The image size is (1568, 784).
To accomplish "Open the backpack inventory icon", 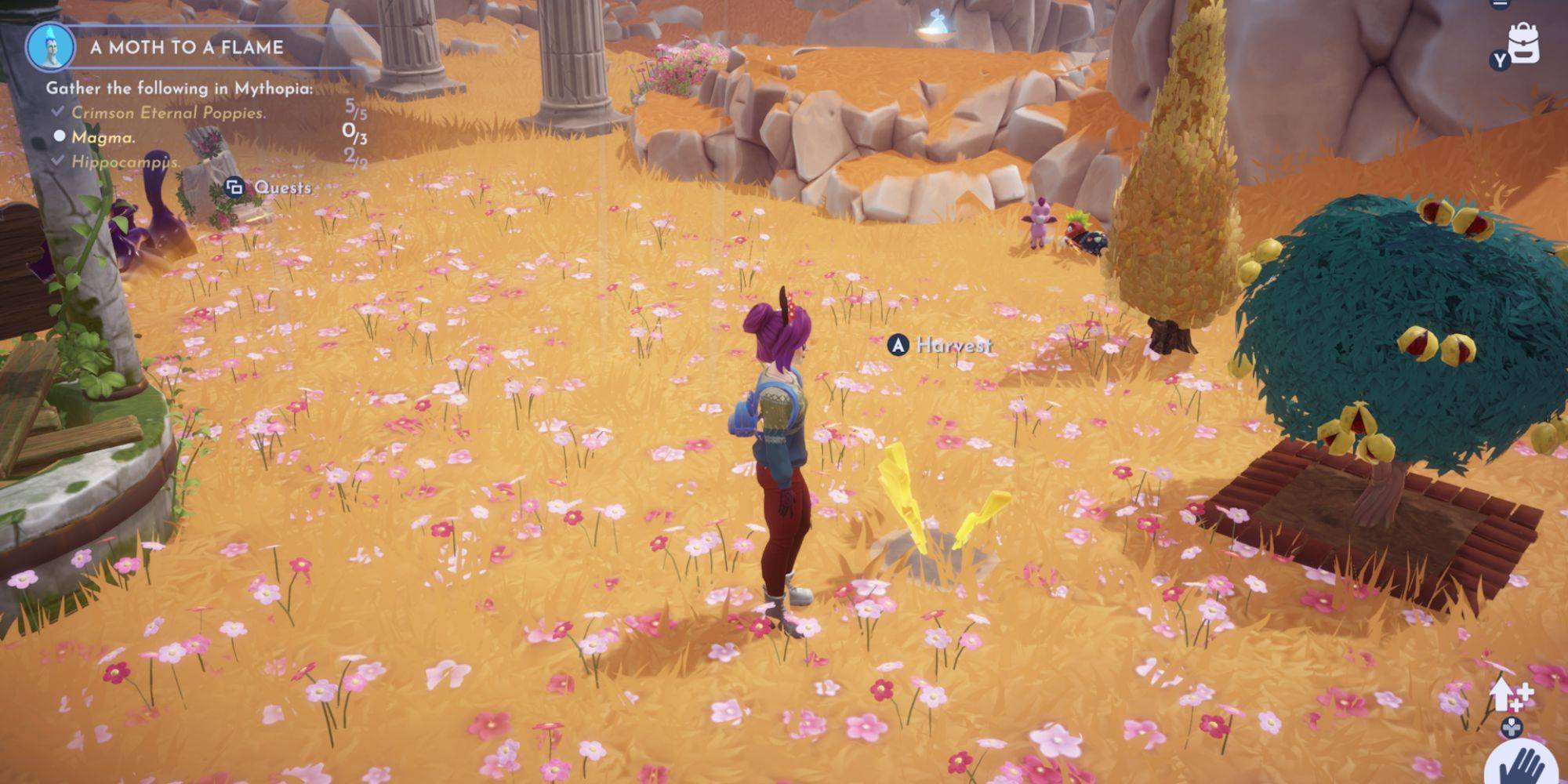I will [1523, 43].
